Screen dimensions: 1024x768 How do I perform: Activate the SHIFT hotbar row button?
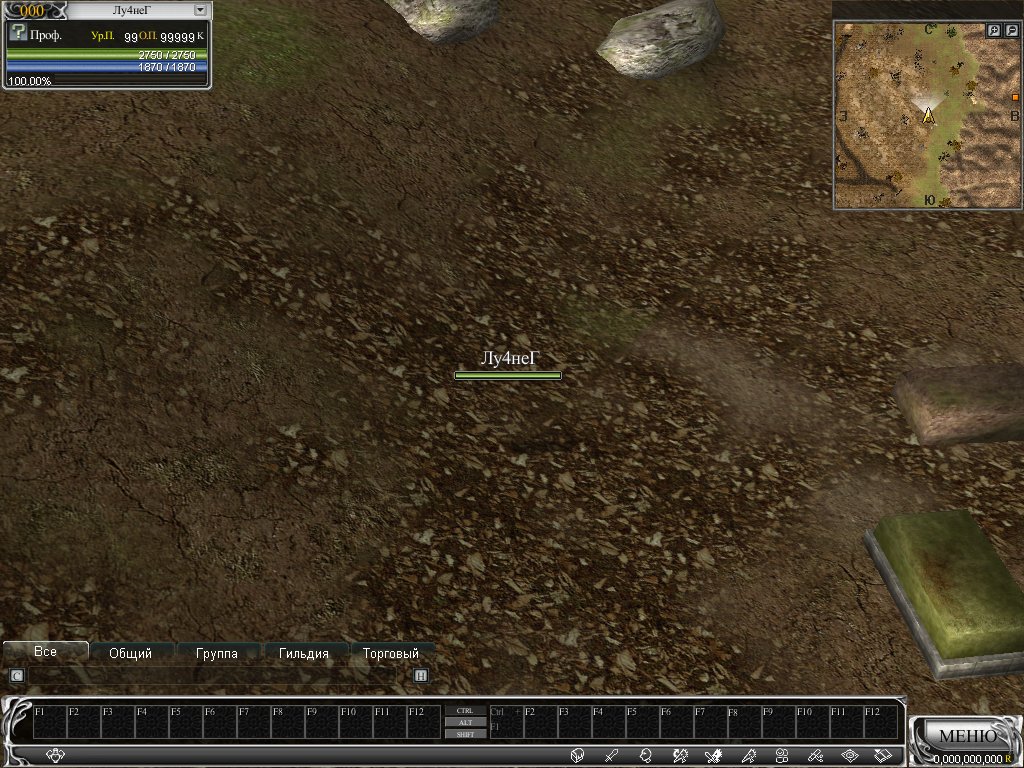(x=465, y=734)
